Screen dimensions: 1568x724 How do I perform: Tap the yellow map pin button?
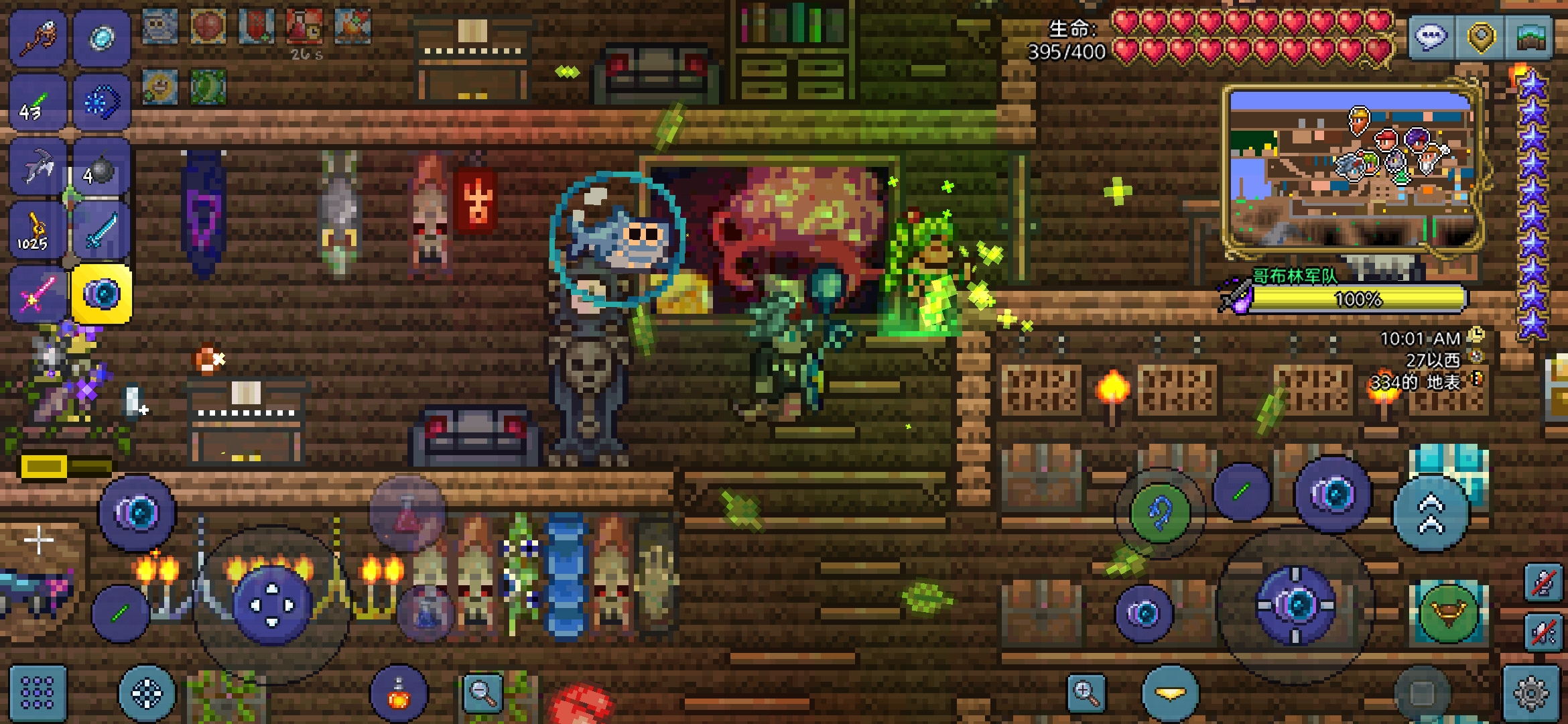point(1481,37)
